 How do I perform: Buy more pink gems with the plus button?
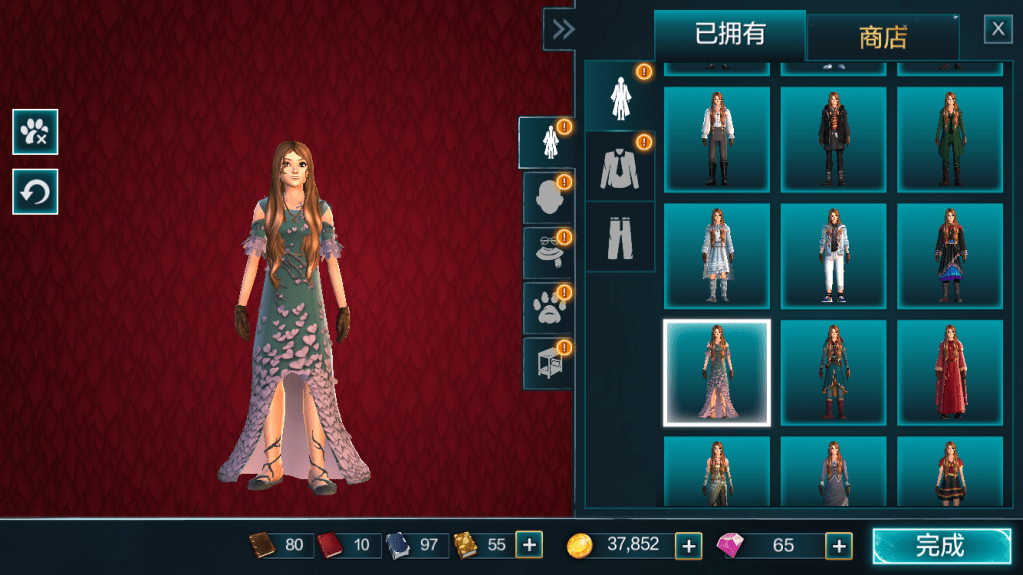coord(838,546)
